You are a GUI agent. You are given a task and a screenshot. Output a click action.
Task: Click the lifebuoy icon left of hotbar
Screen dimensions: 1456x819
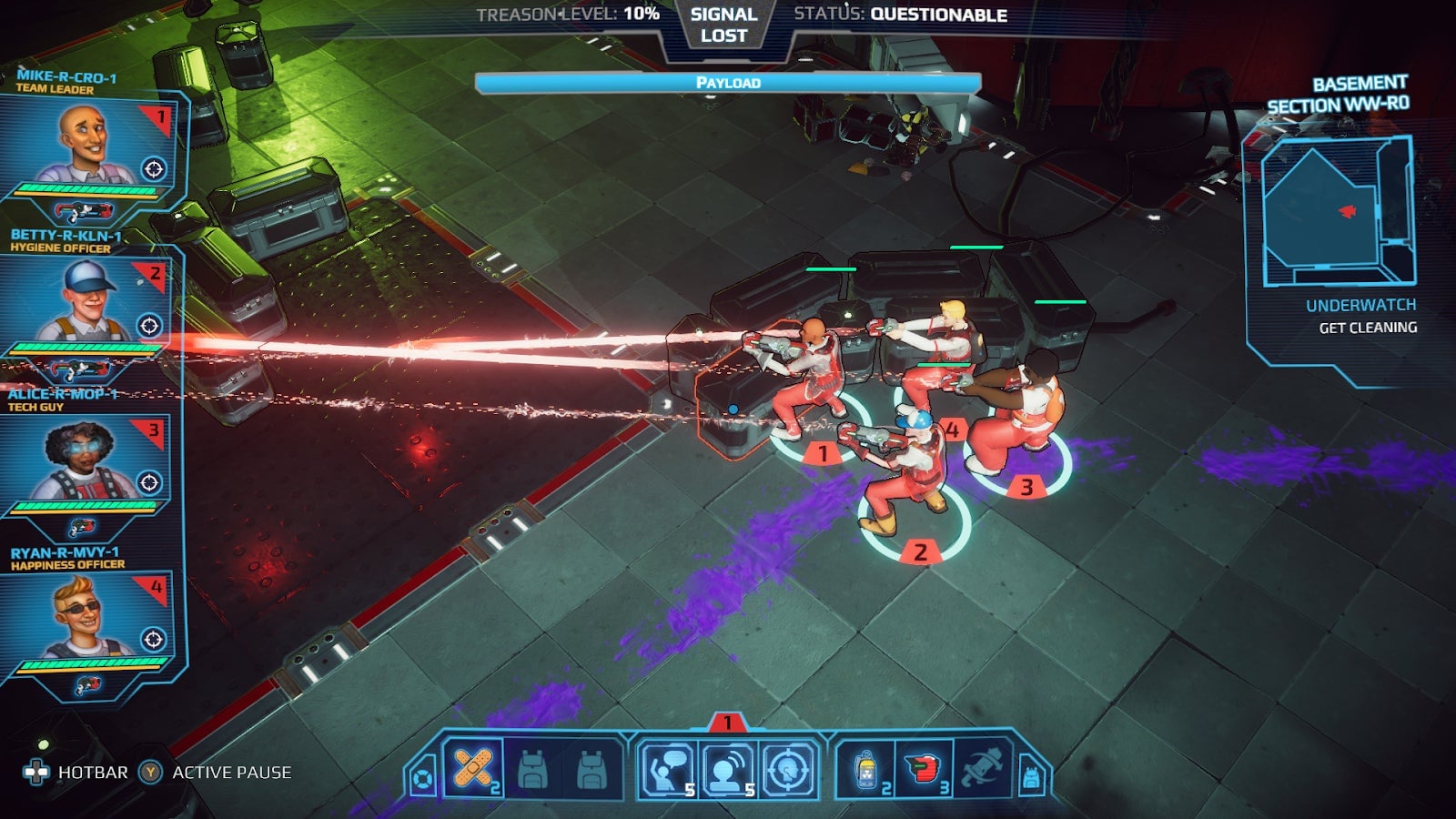(x=422, y=779)
